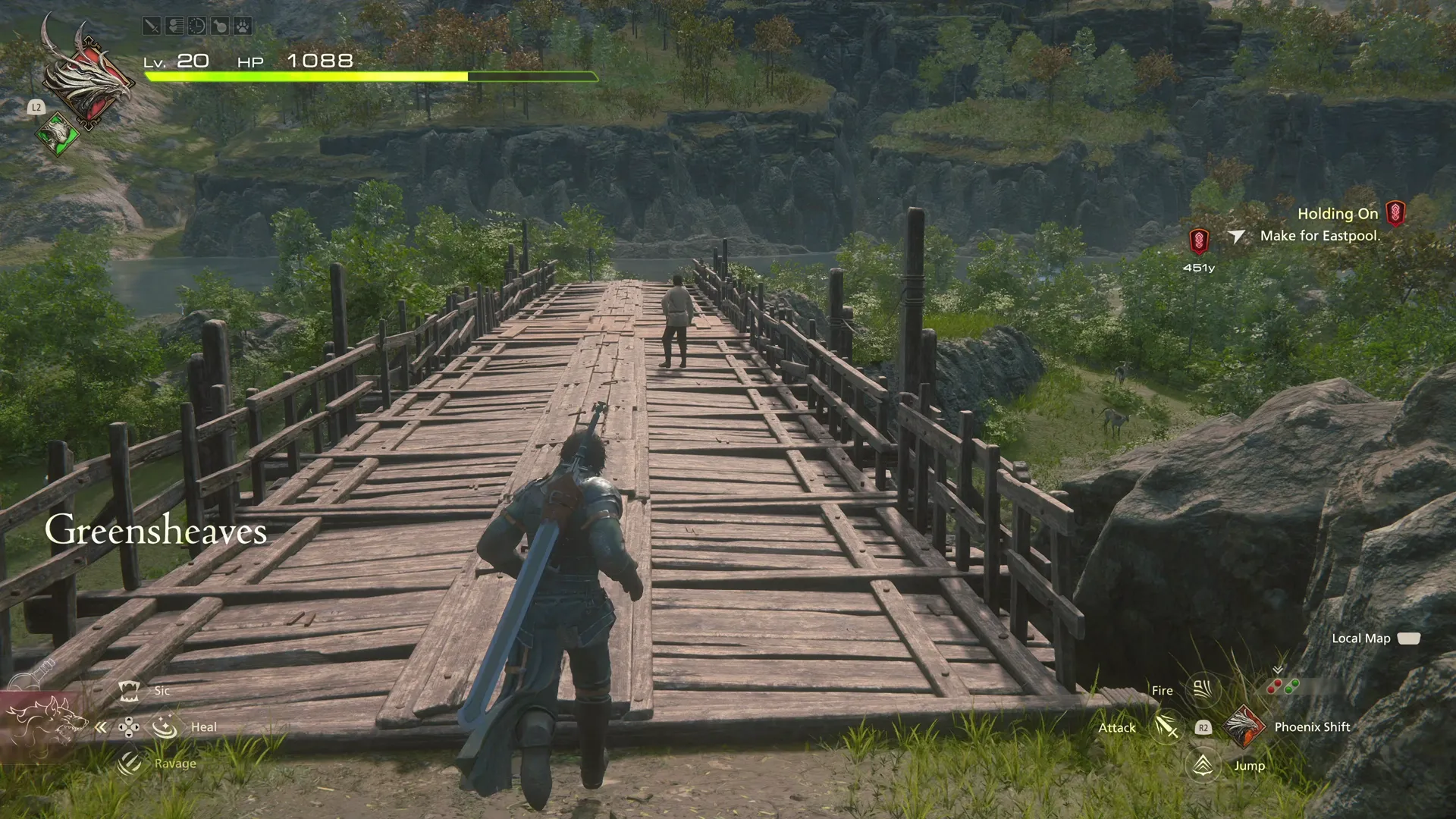1456x819 pixels.
Task: Expand the double-chevron indicator above dots
Action: (x=1278, y=668)
